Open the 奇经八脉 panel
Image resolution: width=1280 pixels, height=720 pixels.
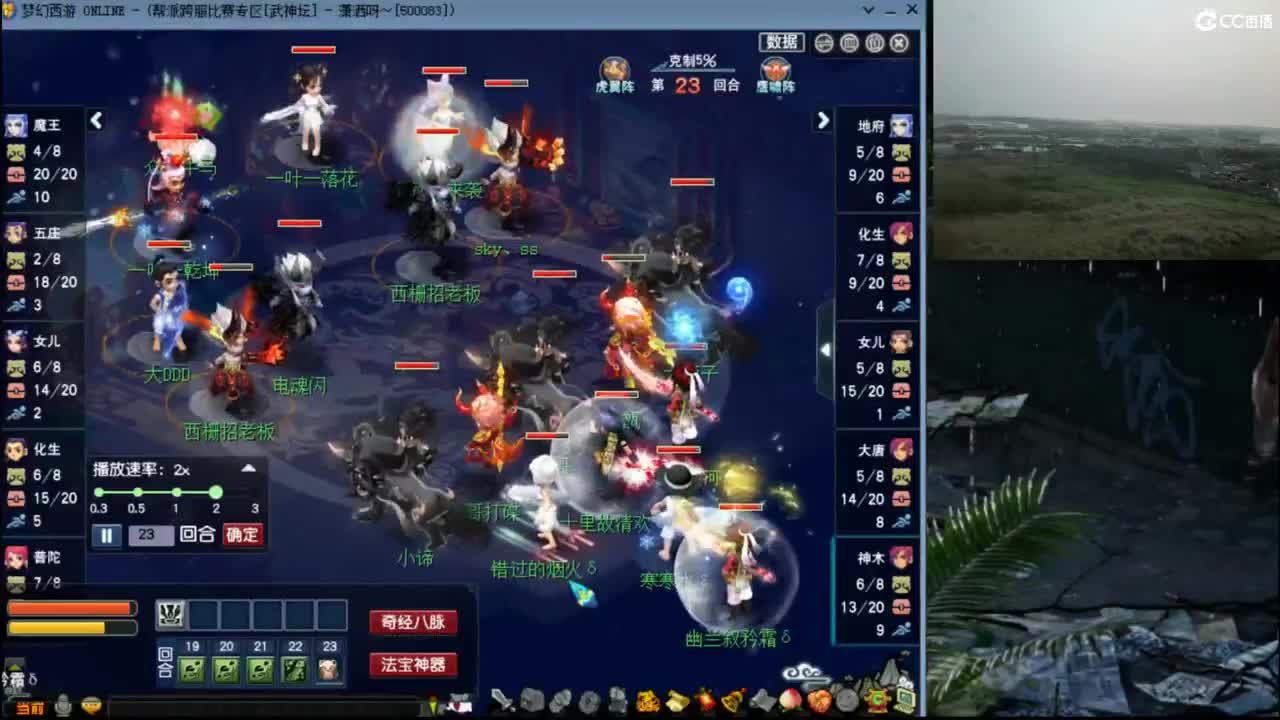(412, 622)
